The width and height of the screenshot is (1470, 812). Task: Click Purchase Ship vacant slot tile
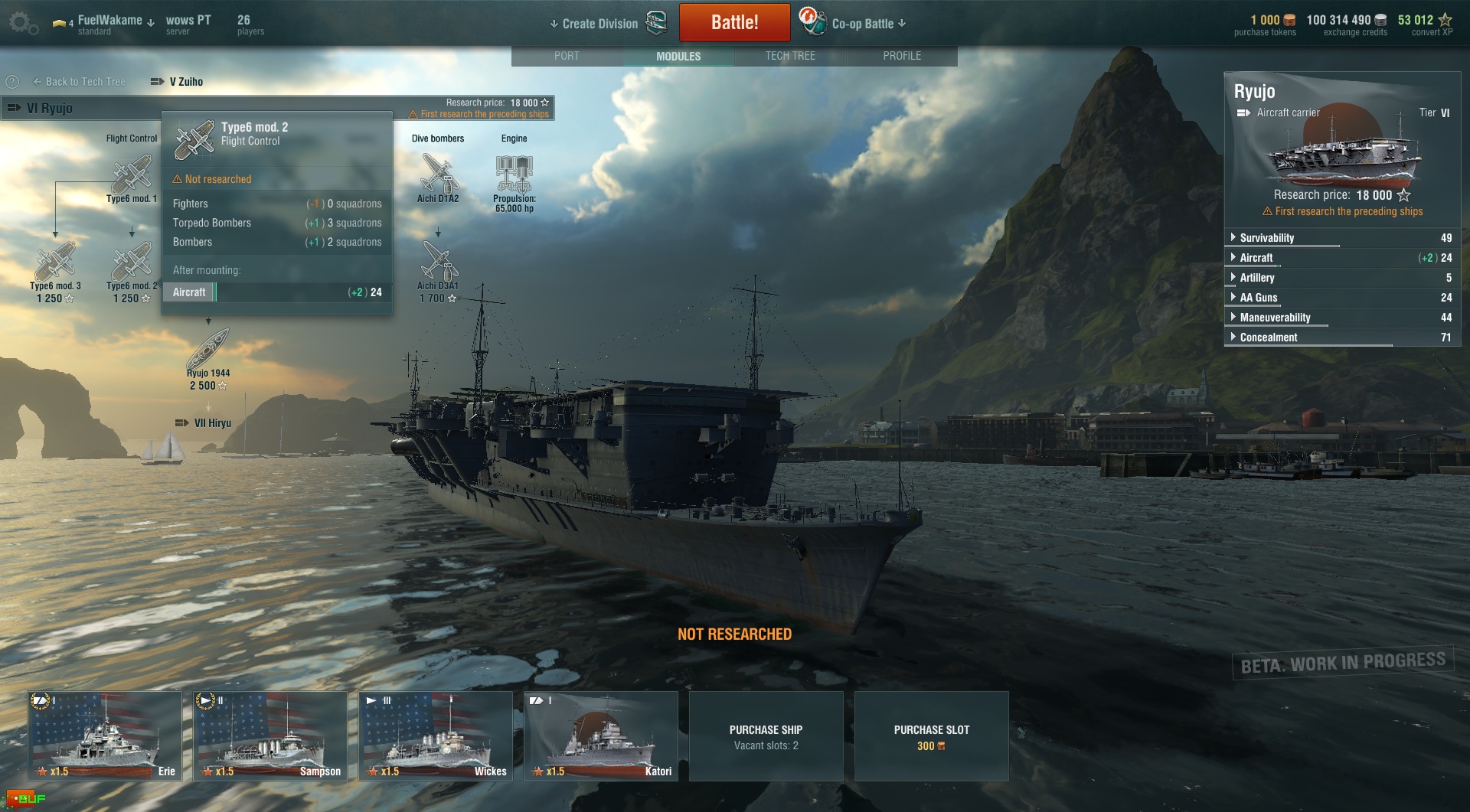point(766,736)
